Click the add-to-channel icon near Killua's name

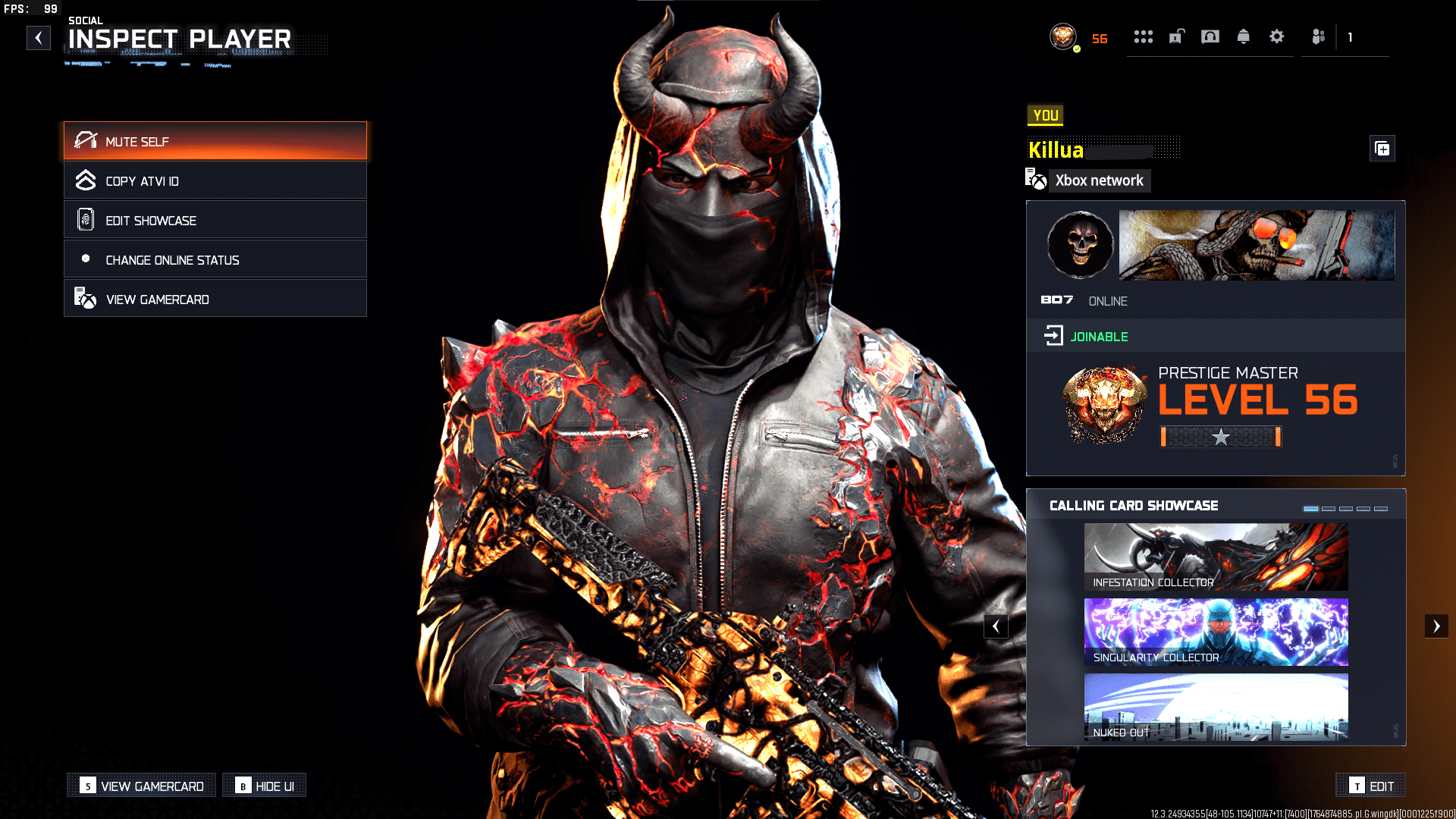tap(1382, 149)
